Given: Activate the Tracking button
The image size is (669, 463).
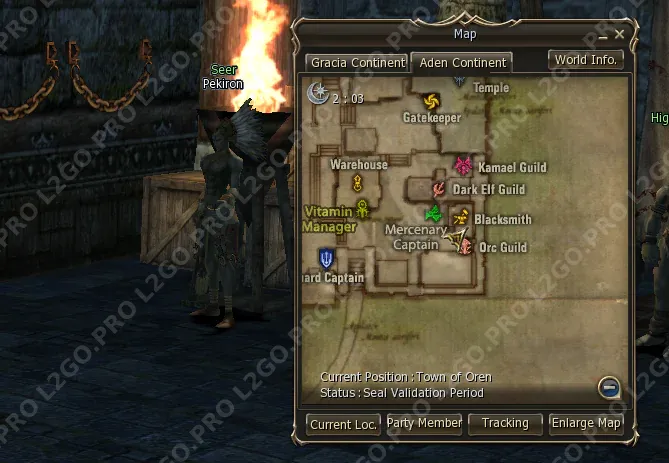Looking at the screenshot, I should coord(505,423).
